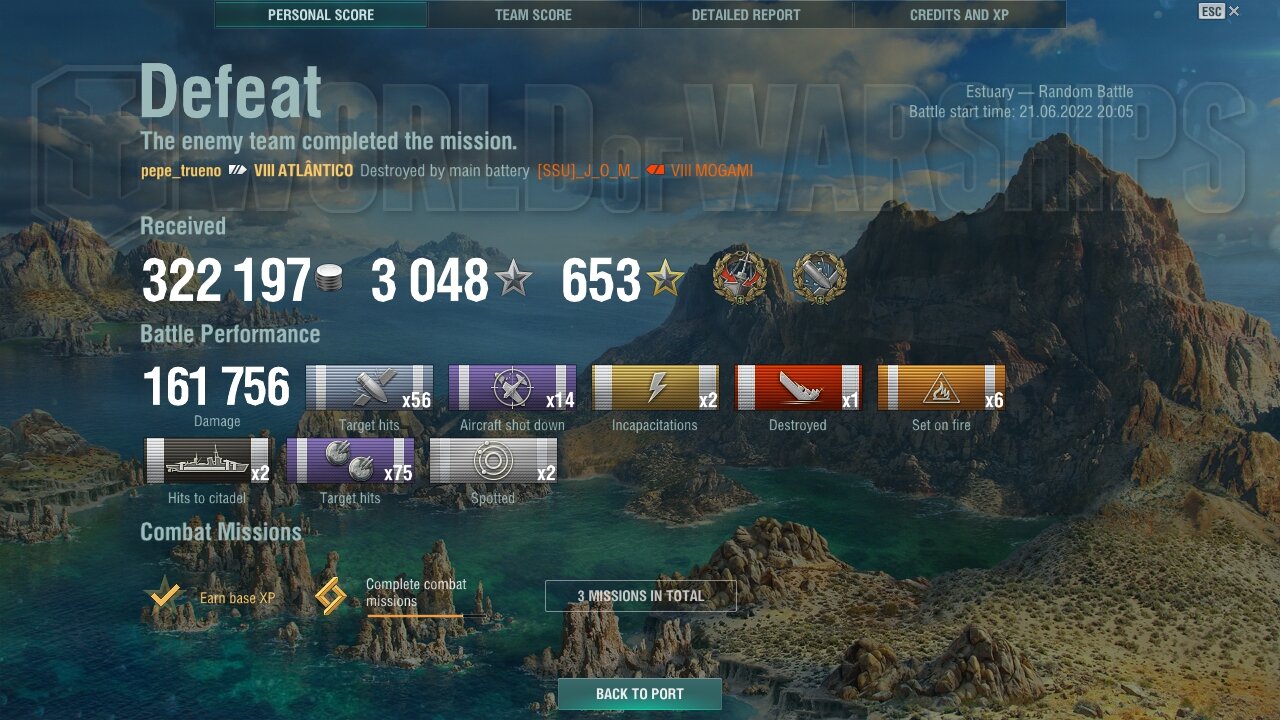Select the Spotted ribbon
1280x720 pixels.
pyautogui.click(x=493, y=461)
